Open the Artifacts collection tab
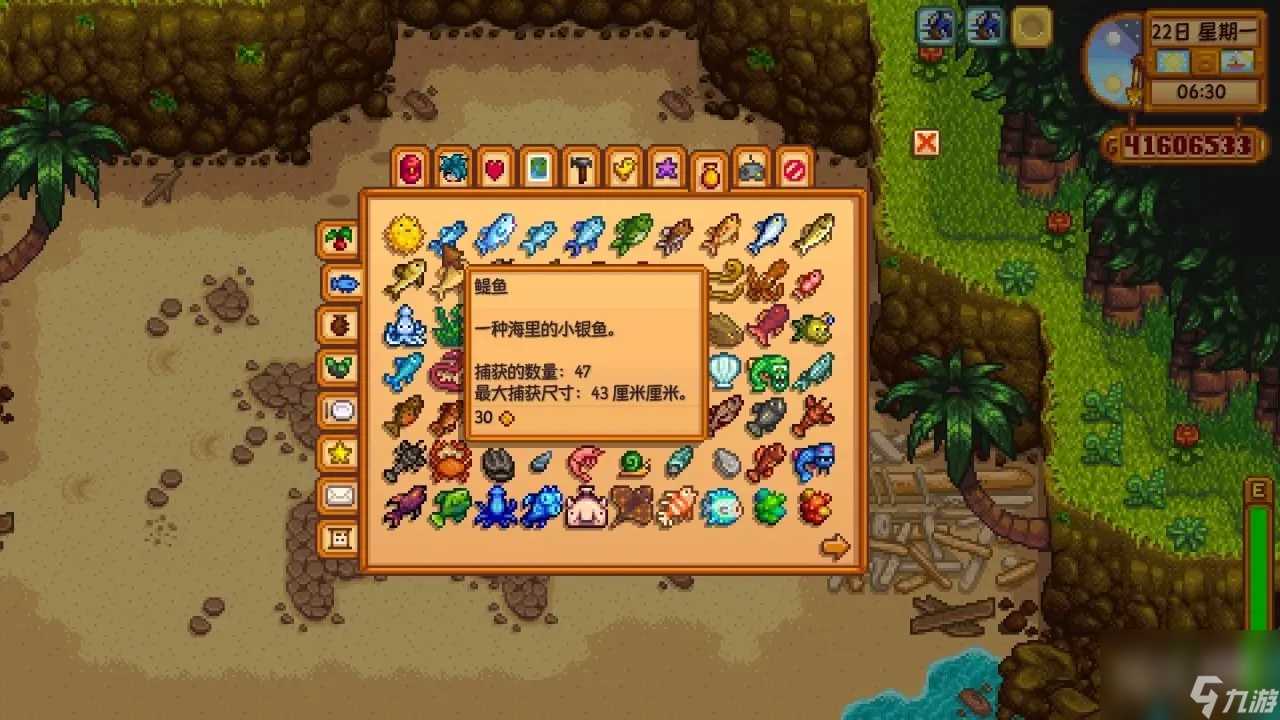Screen dimensions: 1280x720 (340, 326)
